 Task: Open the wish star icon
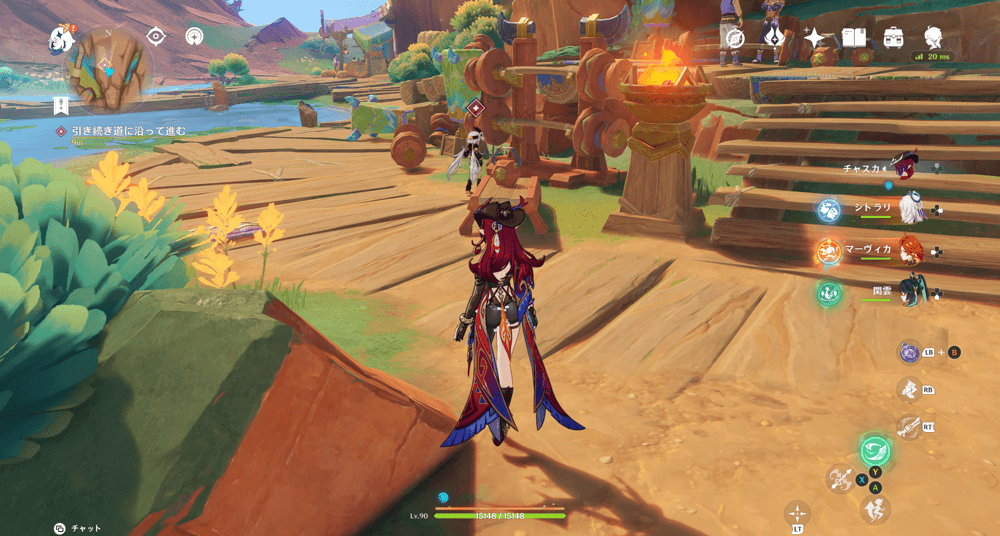click(x=815, y=38)
